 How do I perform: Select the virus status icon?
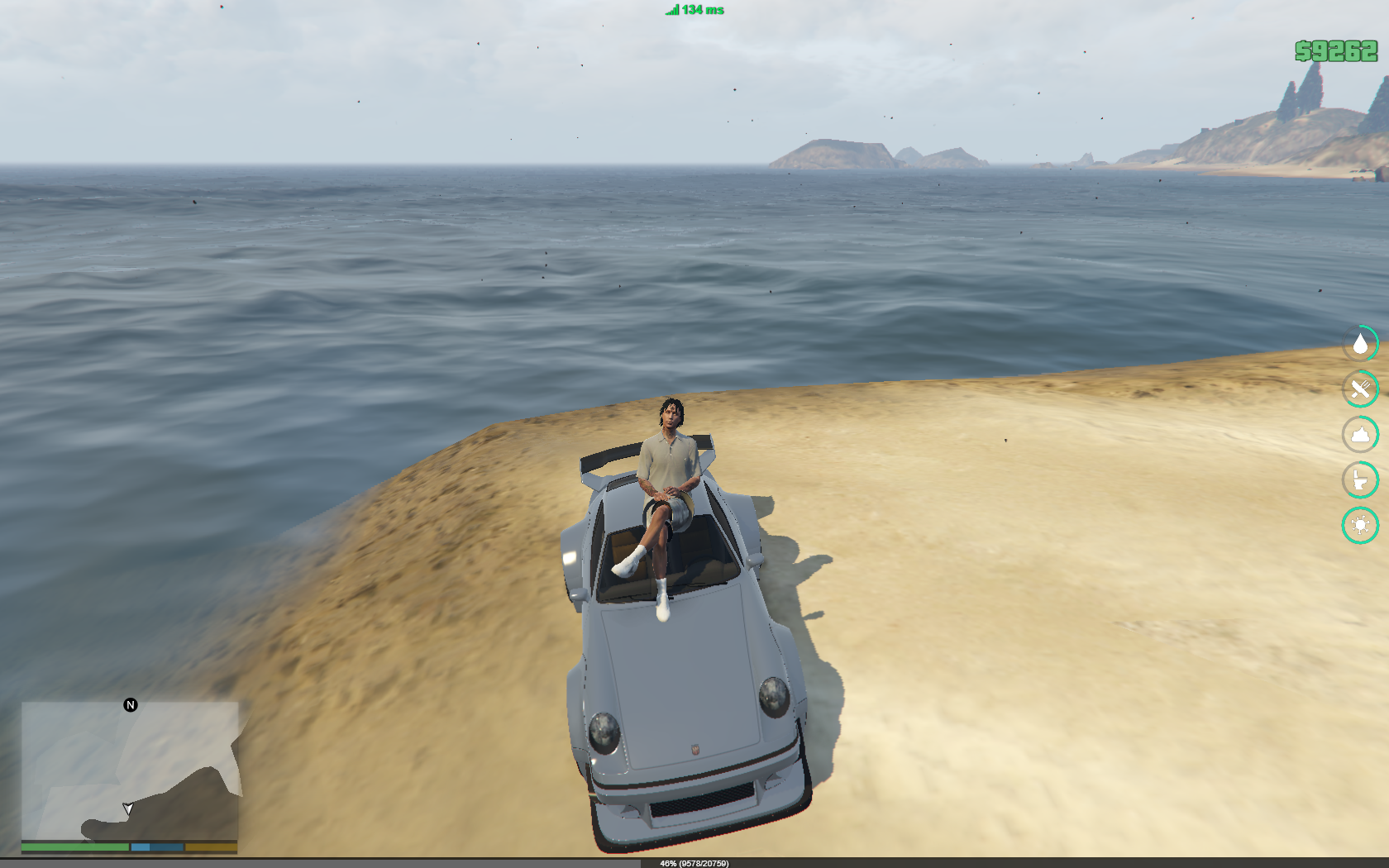coord(1360,525)
